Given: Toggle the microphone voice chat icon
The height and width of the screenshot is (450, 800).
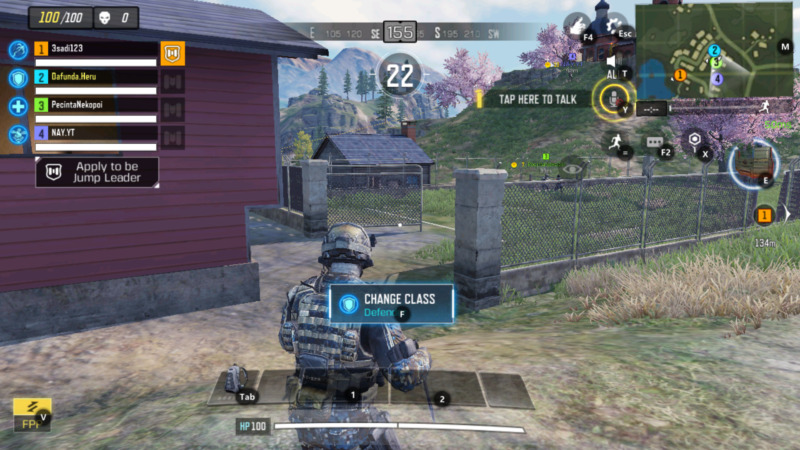Looking at the screenshot, I should coord(607,97).
